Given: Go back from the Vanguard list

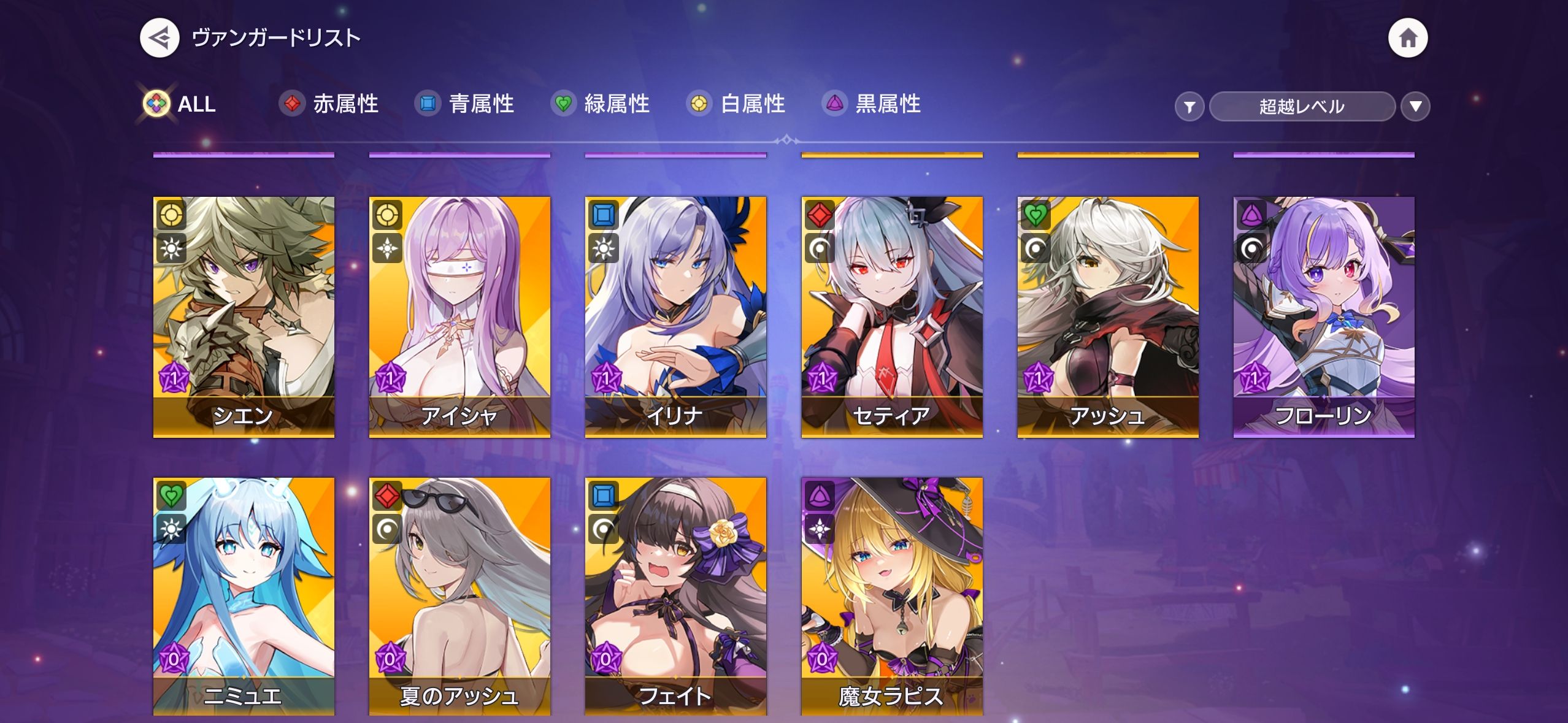Looking at the screenshot, I should click(159, 38).
